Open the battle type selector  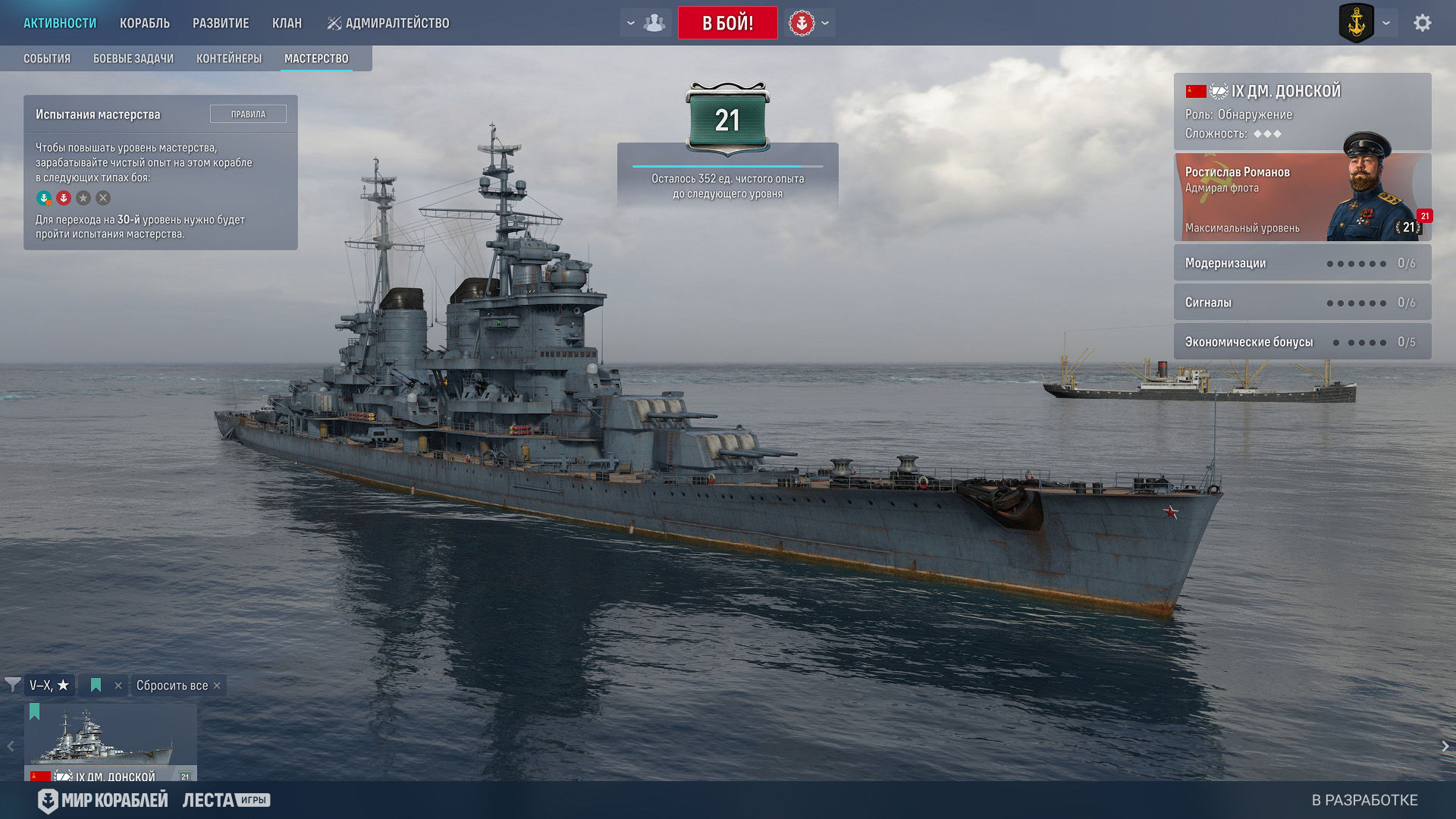pyautogui.click(x=809, y=23)
